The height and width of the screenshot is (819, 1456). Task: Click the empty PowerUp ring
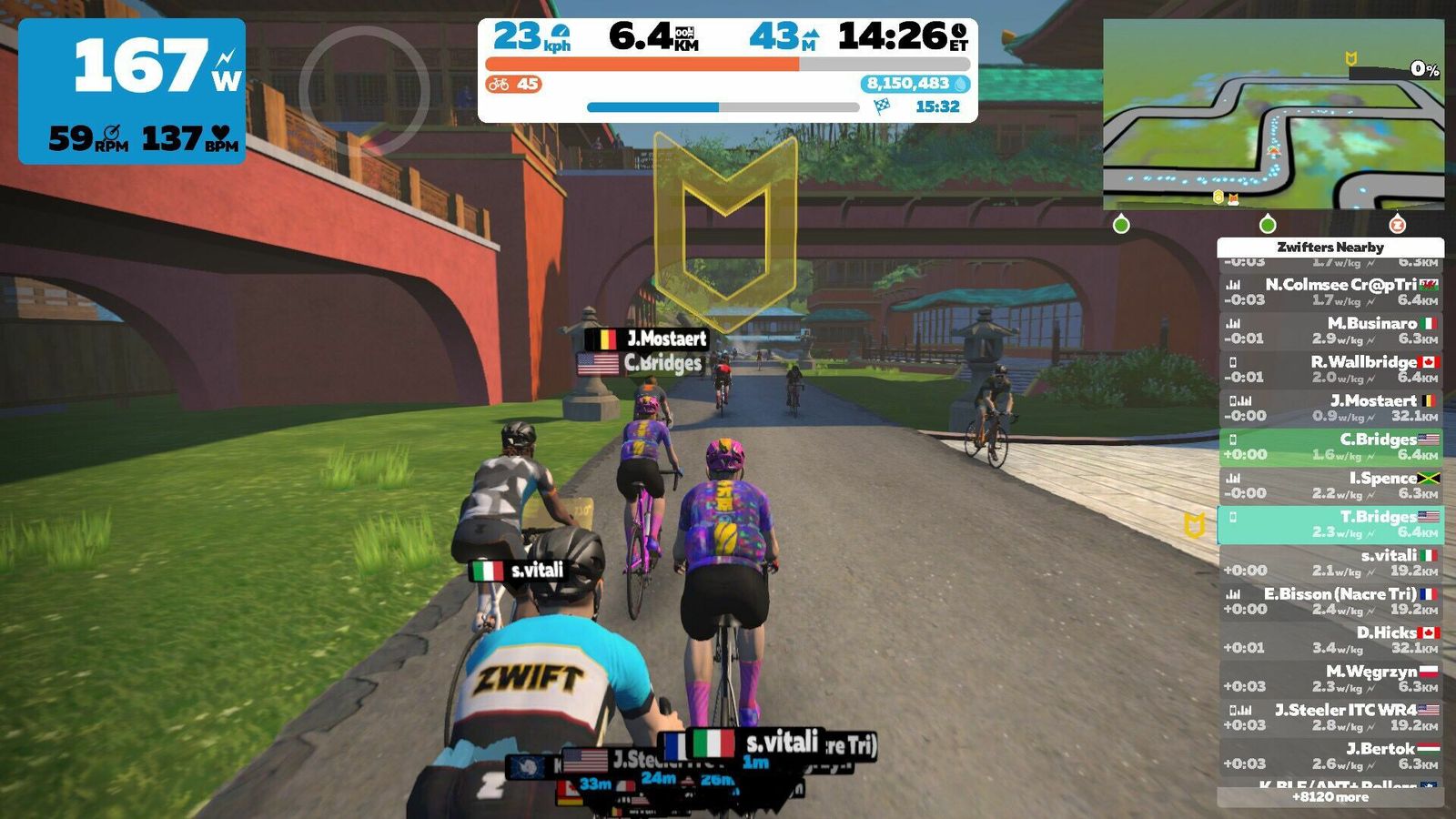coord(364,89)
